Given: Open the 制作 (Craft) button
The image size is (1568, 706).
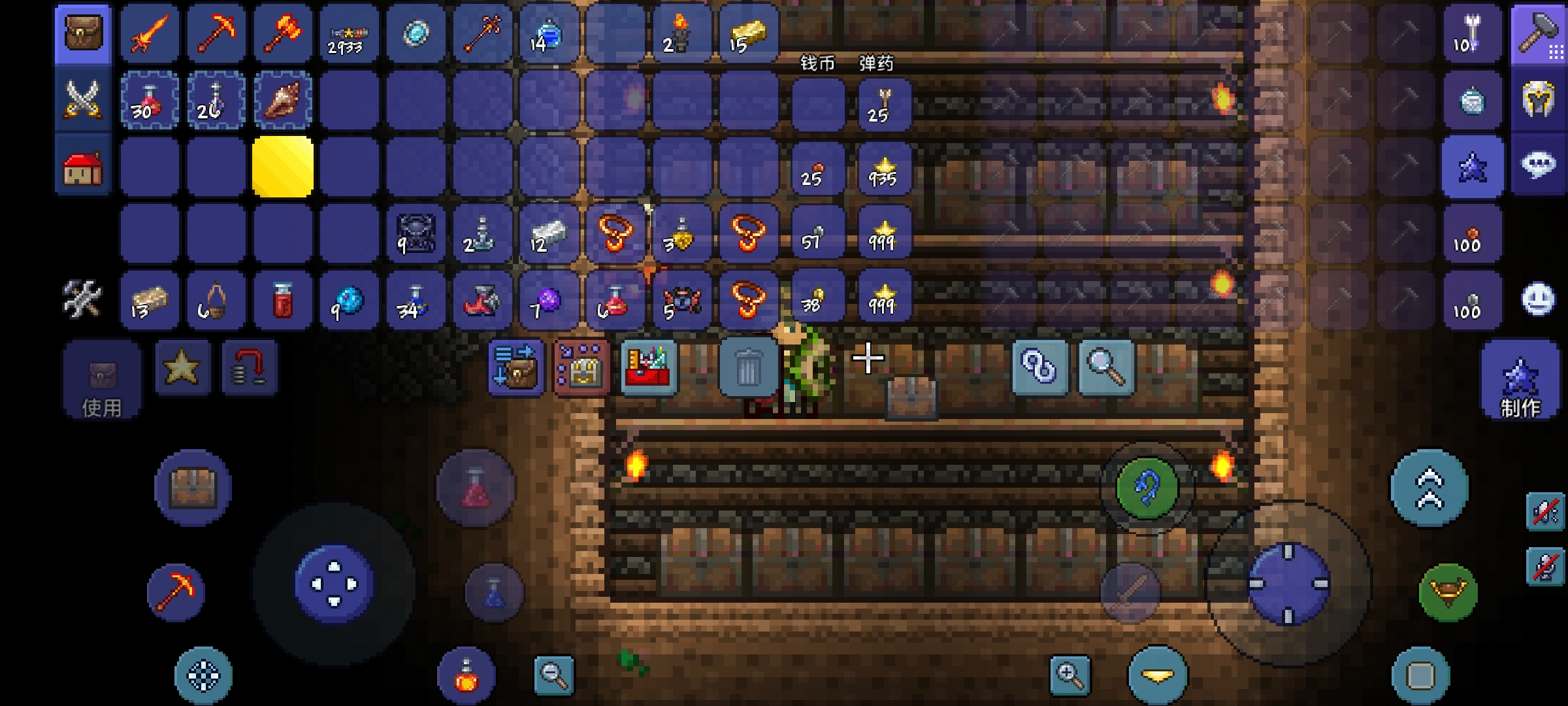Looking at the screenshot, I should click(1520, 380).
